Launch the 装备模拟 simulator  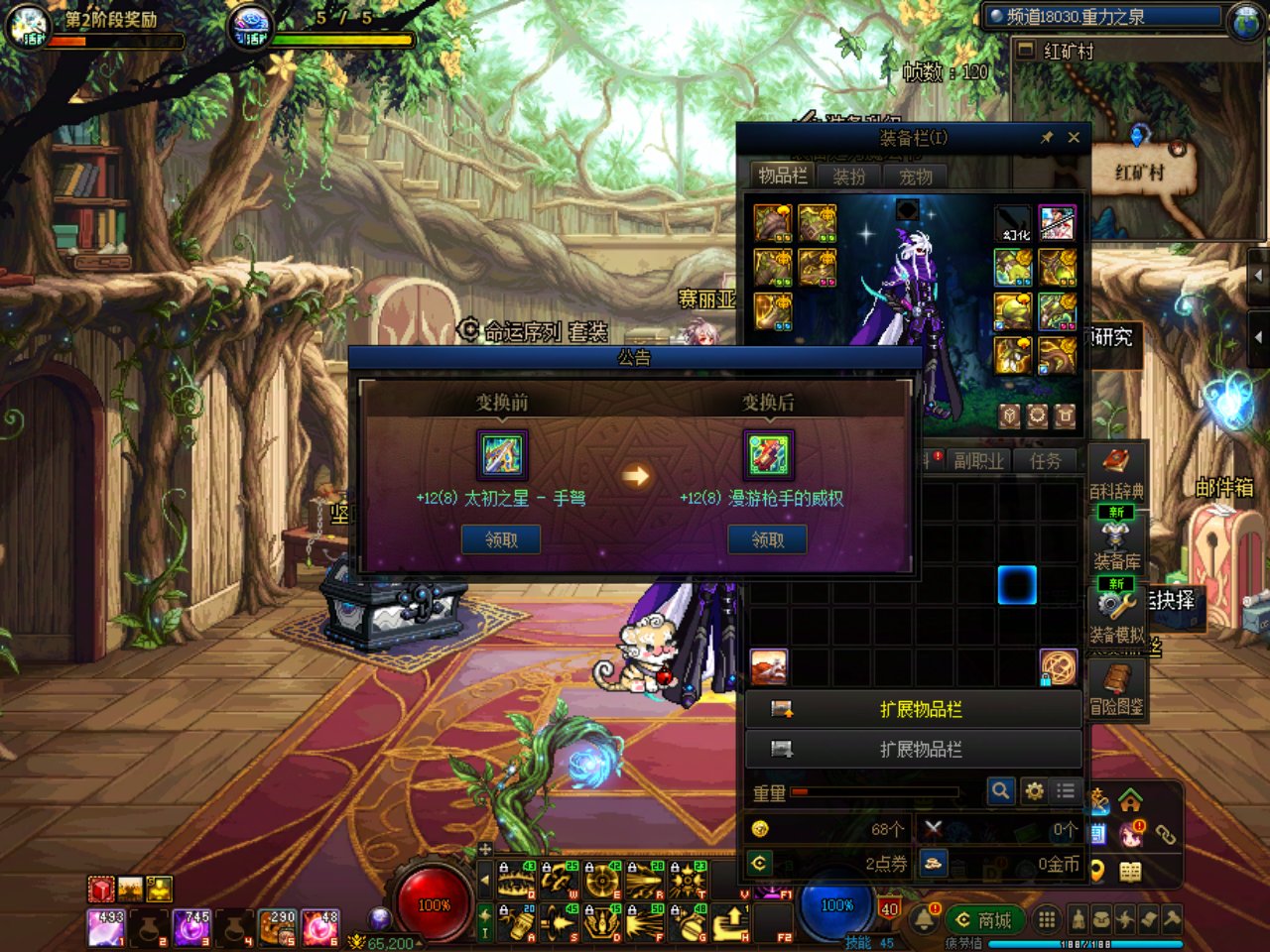coord(1116,615)
